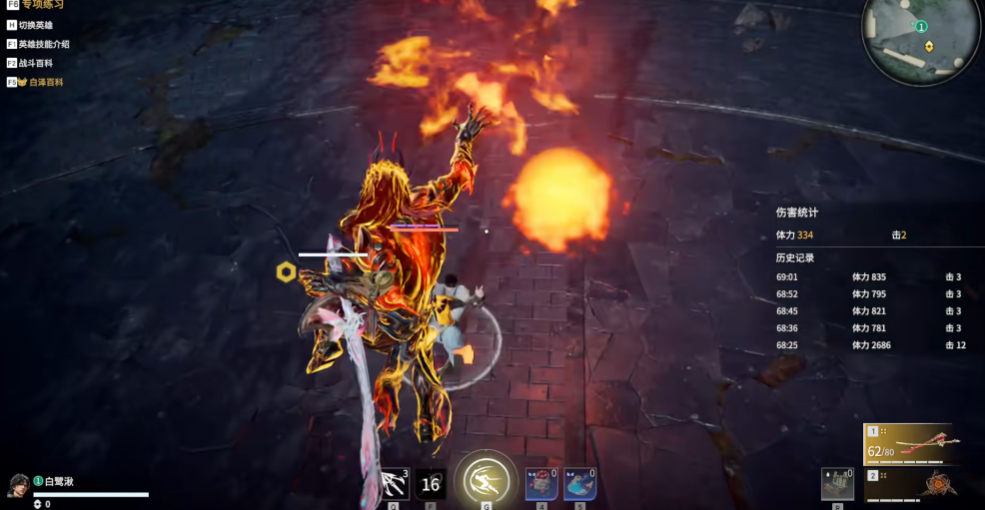Open the 专项练习 special practice menu

[42, 5]
